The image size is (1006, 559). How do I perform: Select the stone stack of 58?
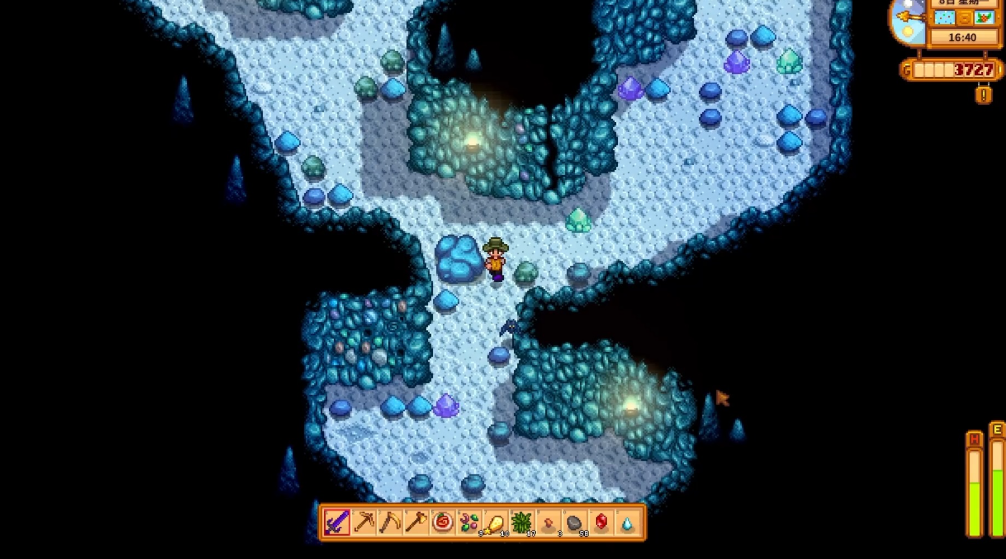(574, 522)
